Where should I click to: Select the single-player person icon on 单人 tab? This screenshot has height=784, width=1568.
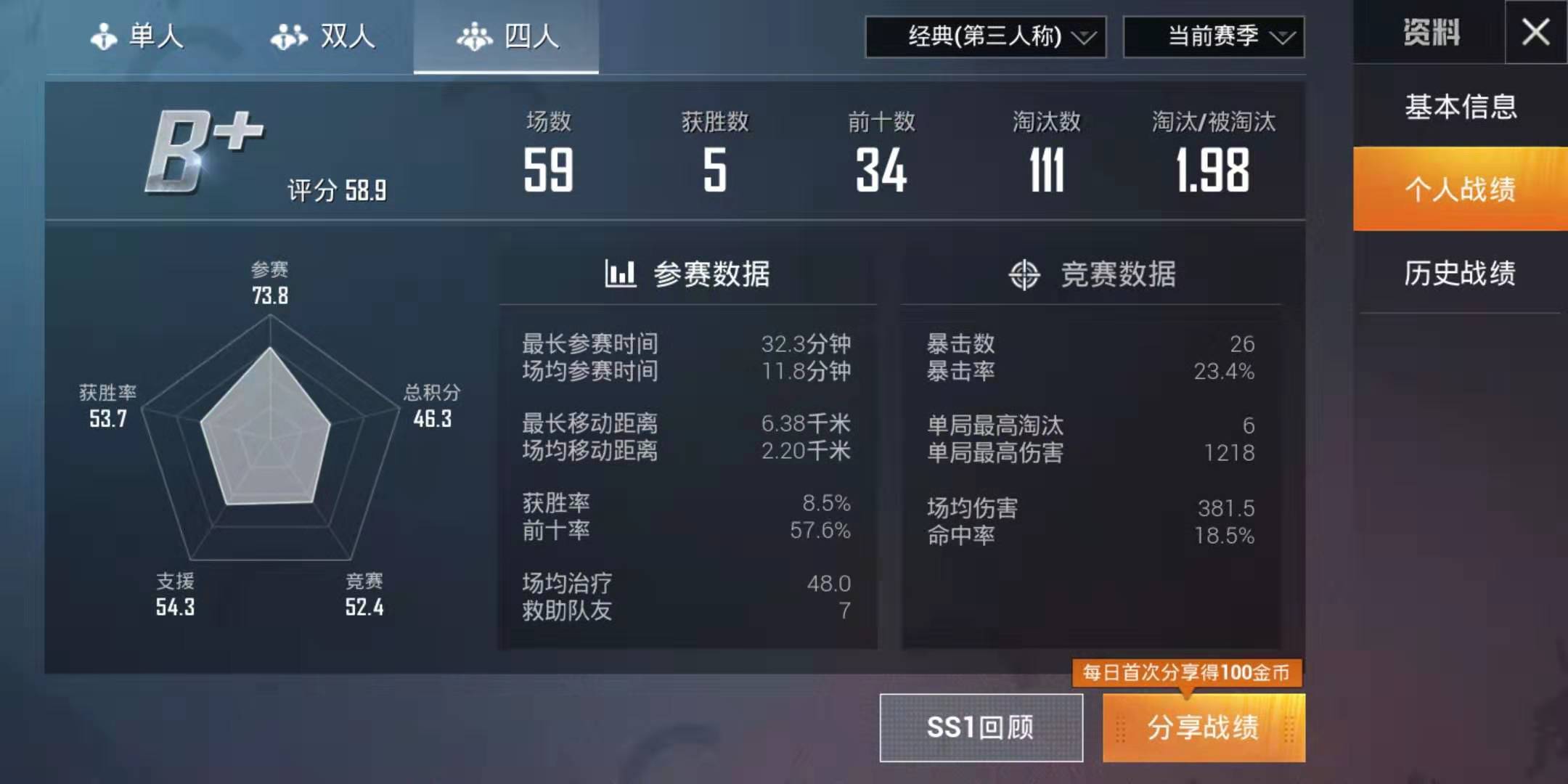click(x=104, y=38)
